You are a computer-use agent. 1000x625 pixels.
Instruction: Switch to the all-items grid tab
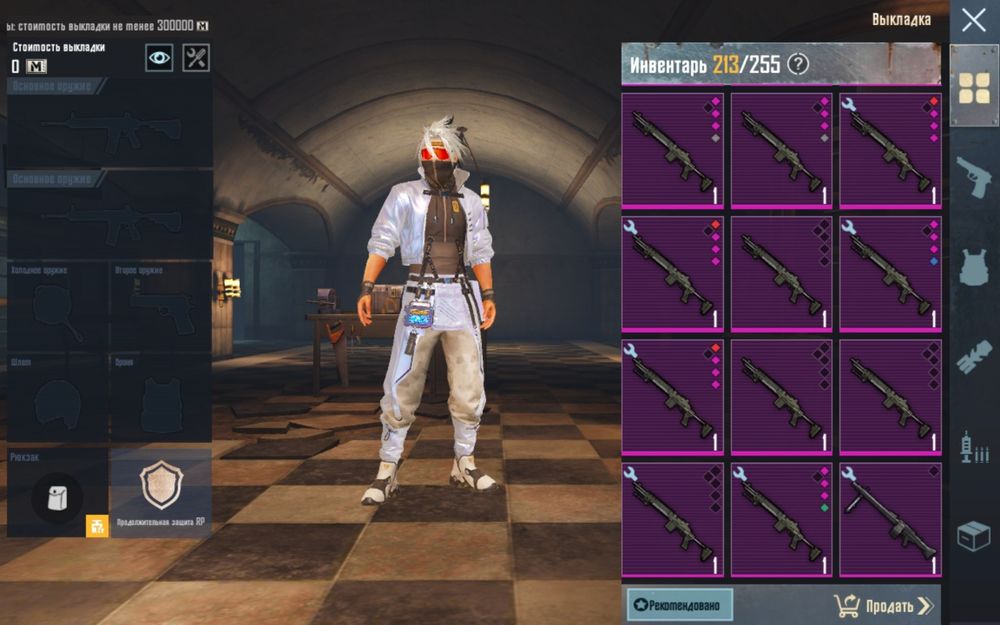point(974,88)
